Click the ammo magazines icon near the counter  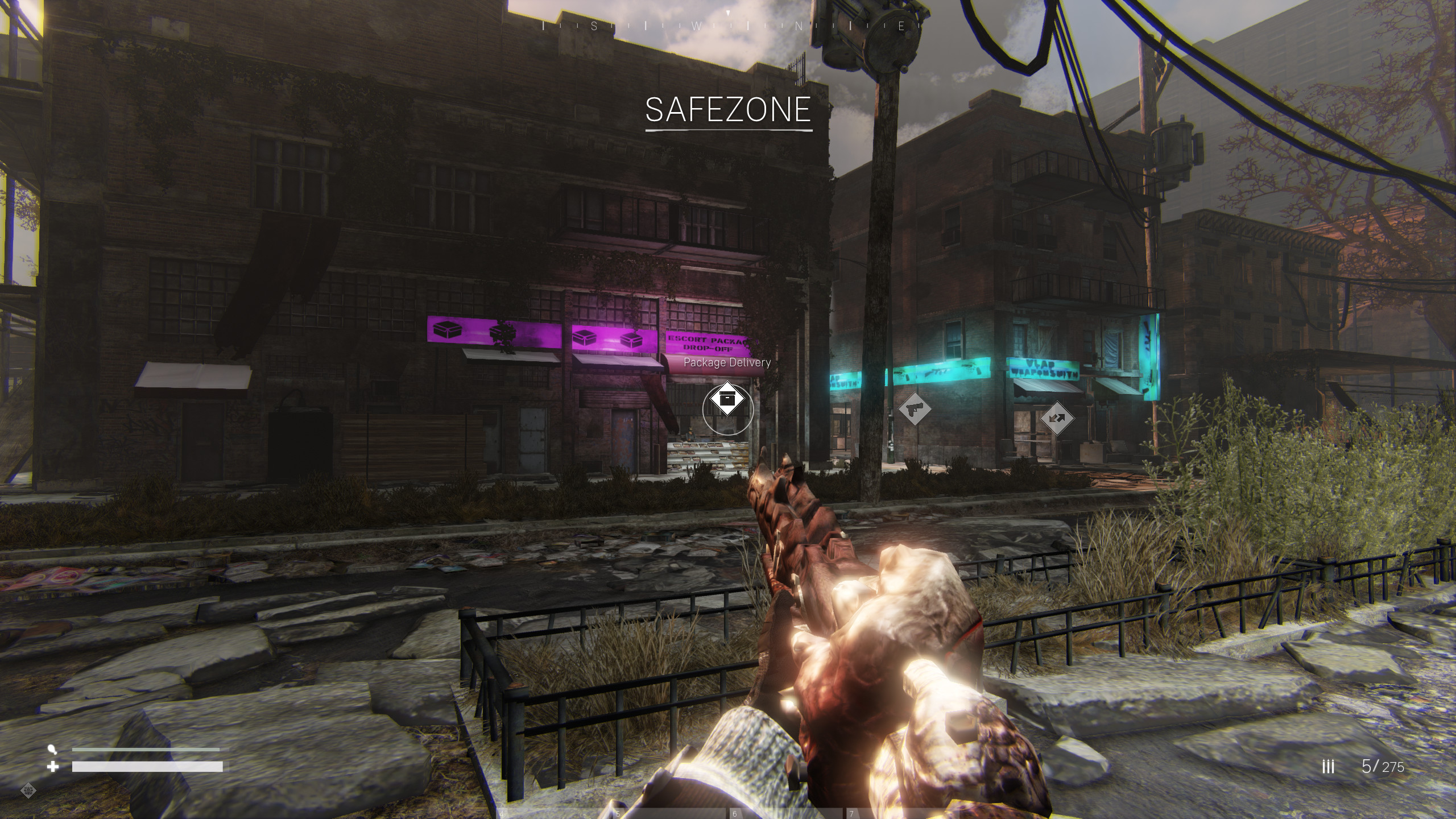(x=1327, y=765)
